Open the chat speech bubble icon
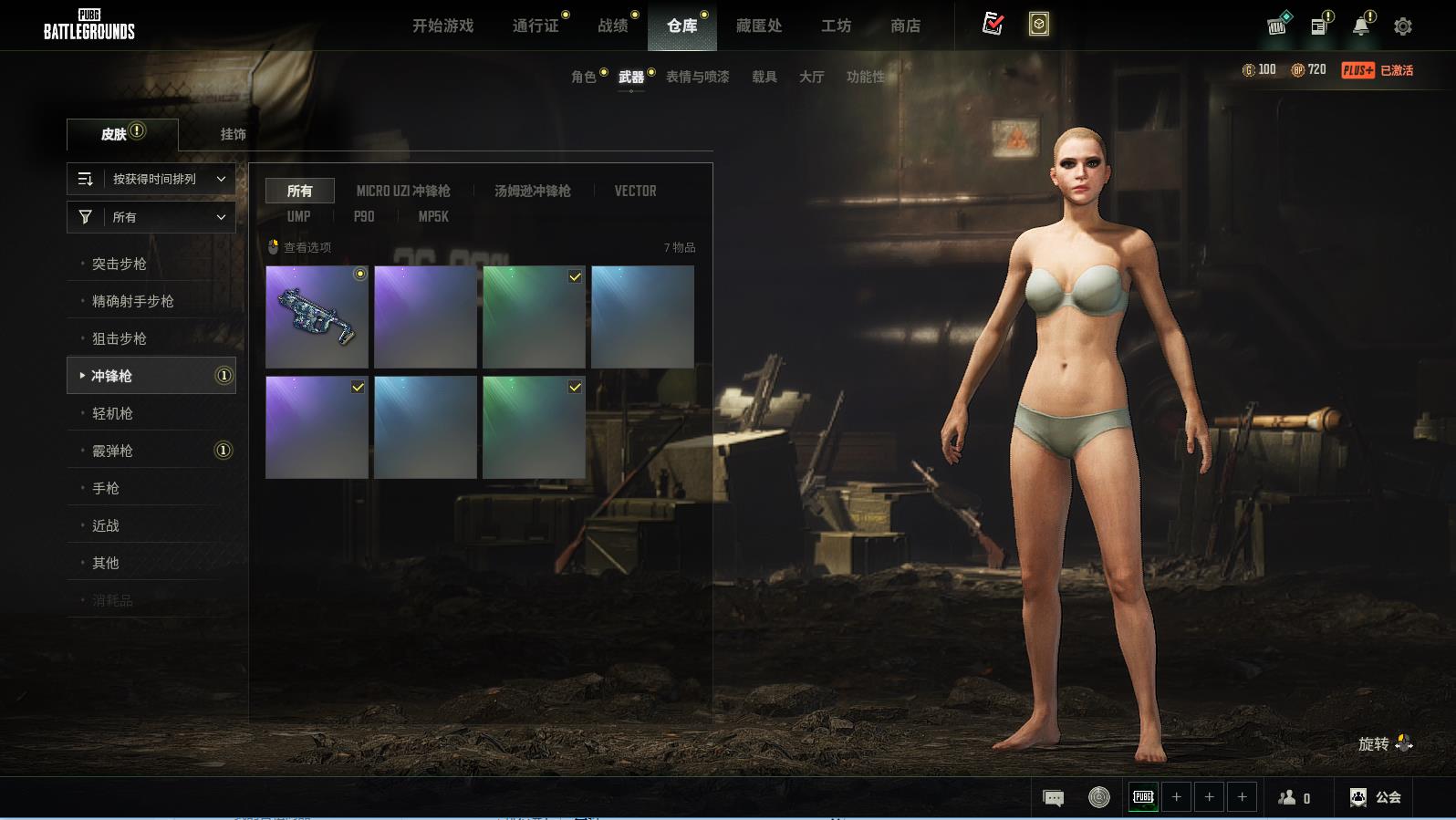1456x820 pixels. coord(1053,798)
